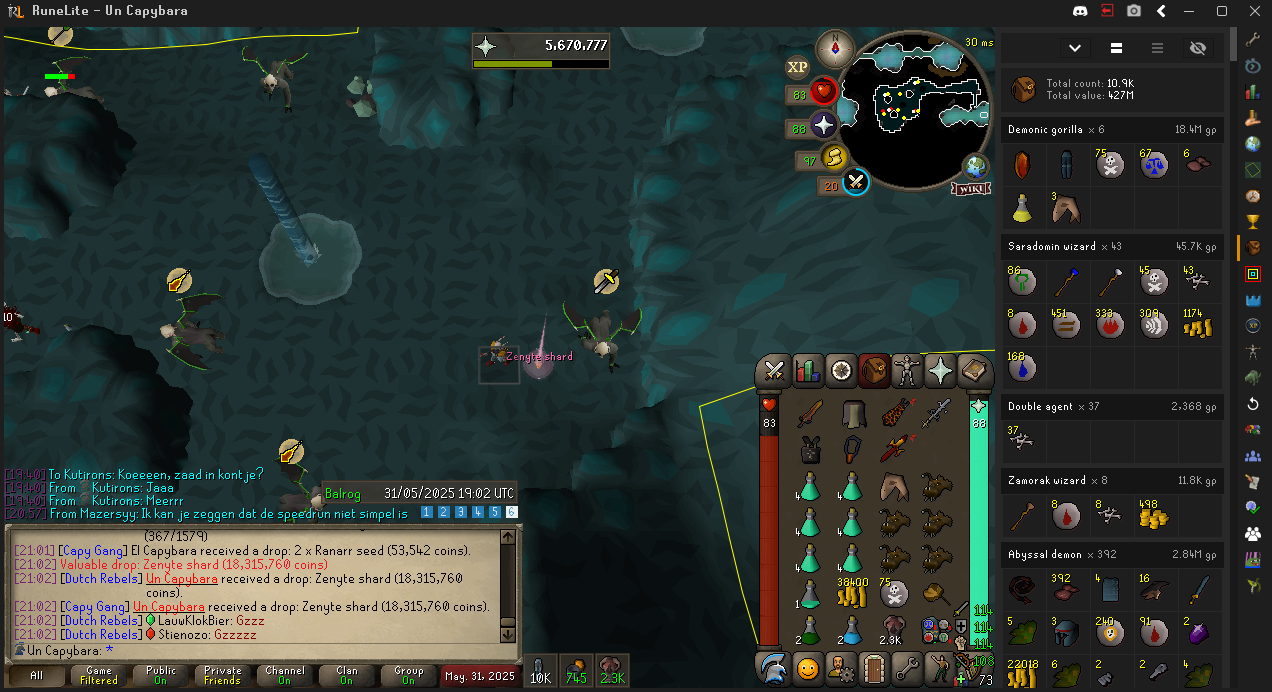The width and height of the screenshot is (1272, 692).
Task: Toggle the XP drops button
Action: pyautogui.click(x=797, y=67)
